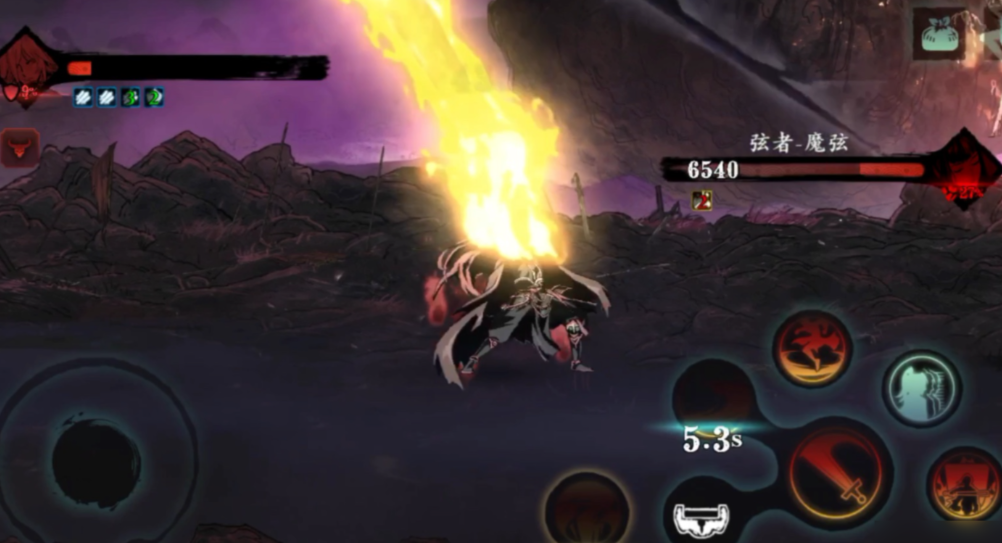
Task: Inspect the green 3 buff icon
Action: coord(130,97)
